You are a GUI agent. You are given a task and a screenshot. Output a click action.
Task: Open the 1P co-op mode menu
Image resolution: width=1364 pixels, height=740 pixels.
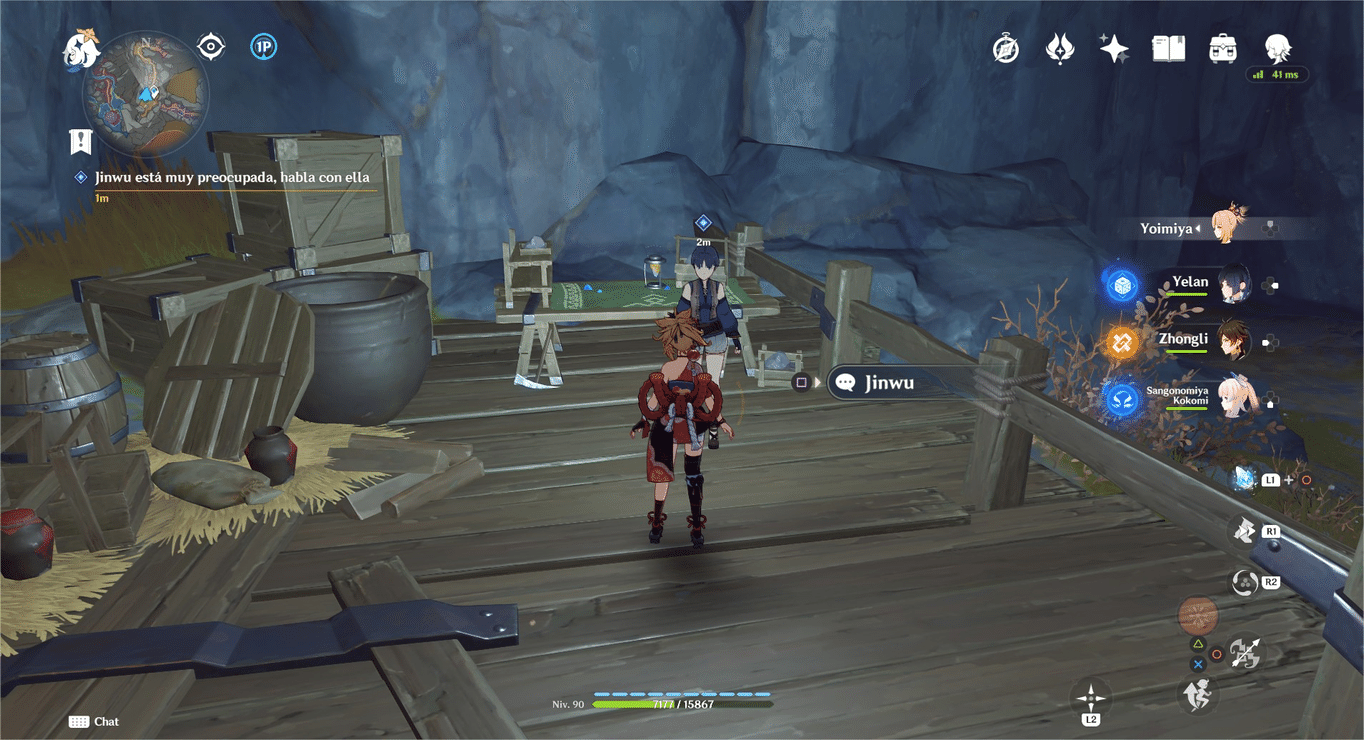[264, 46]
